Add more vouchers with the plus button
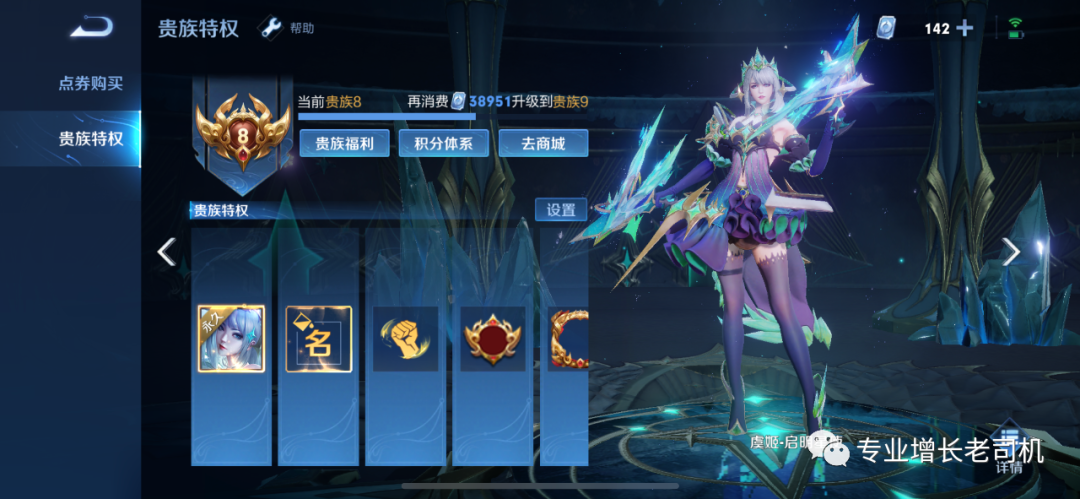Image resolution: width=1080 pixels, height=499 pixels. (x=964, y=28)
